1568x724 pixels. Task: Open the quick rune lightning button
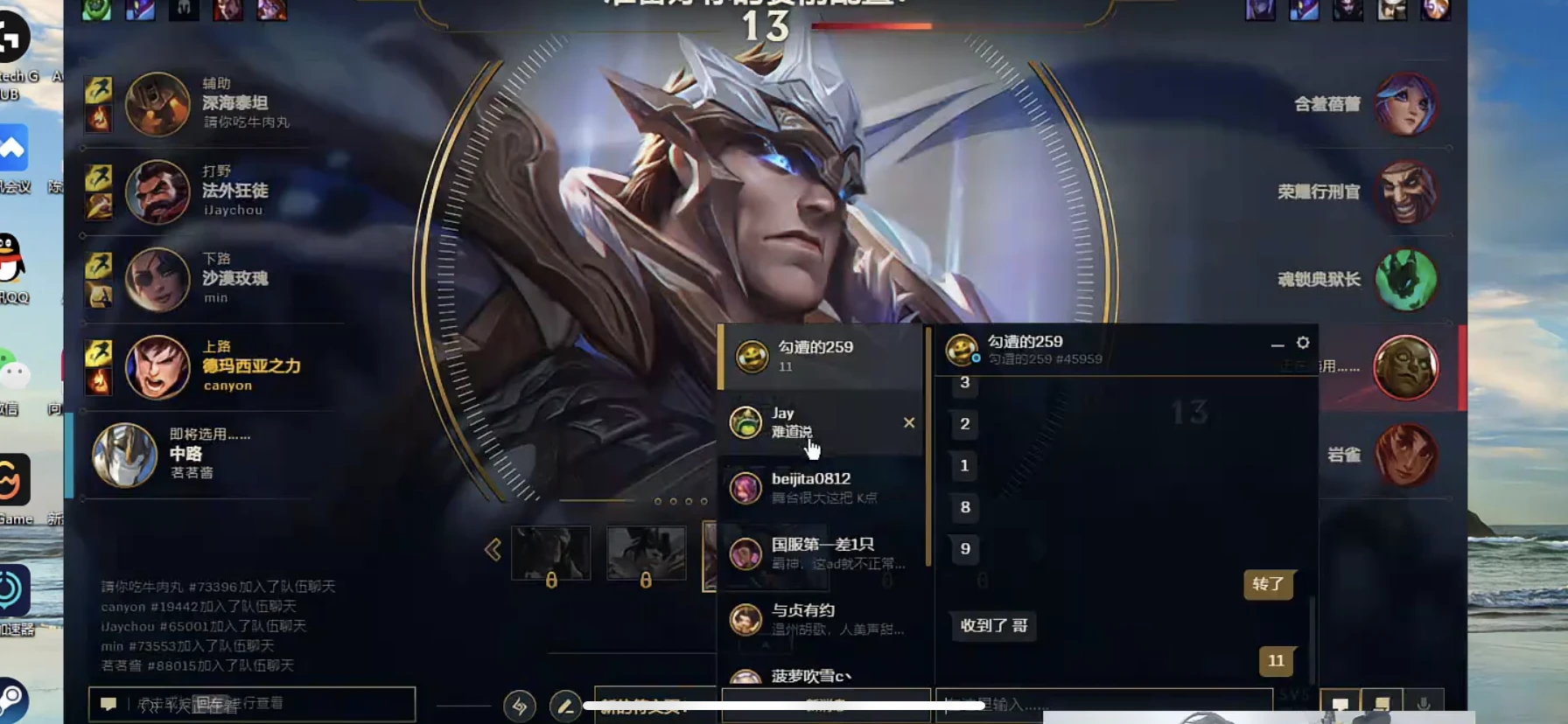click(x=520, y=706)
